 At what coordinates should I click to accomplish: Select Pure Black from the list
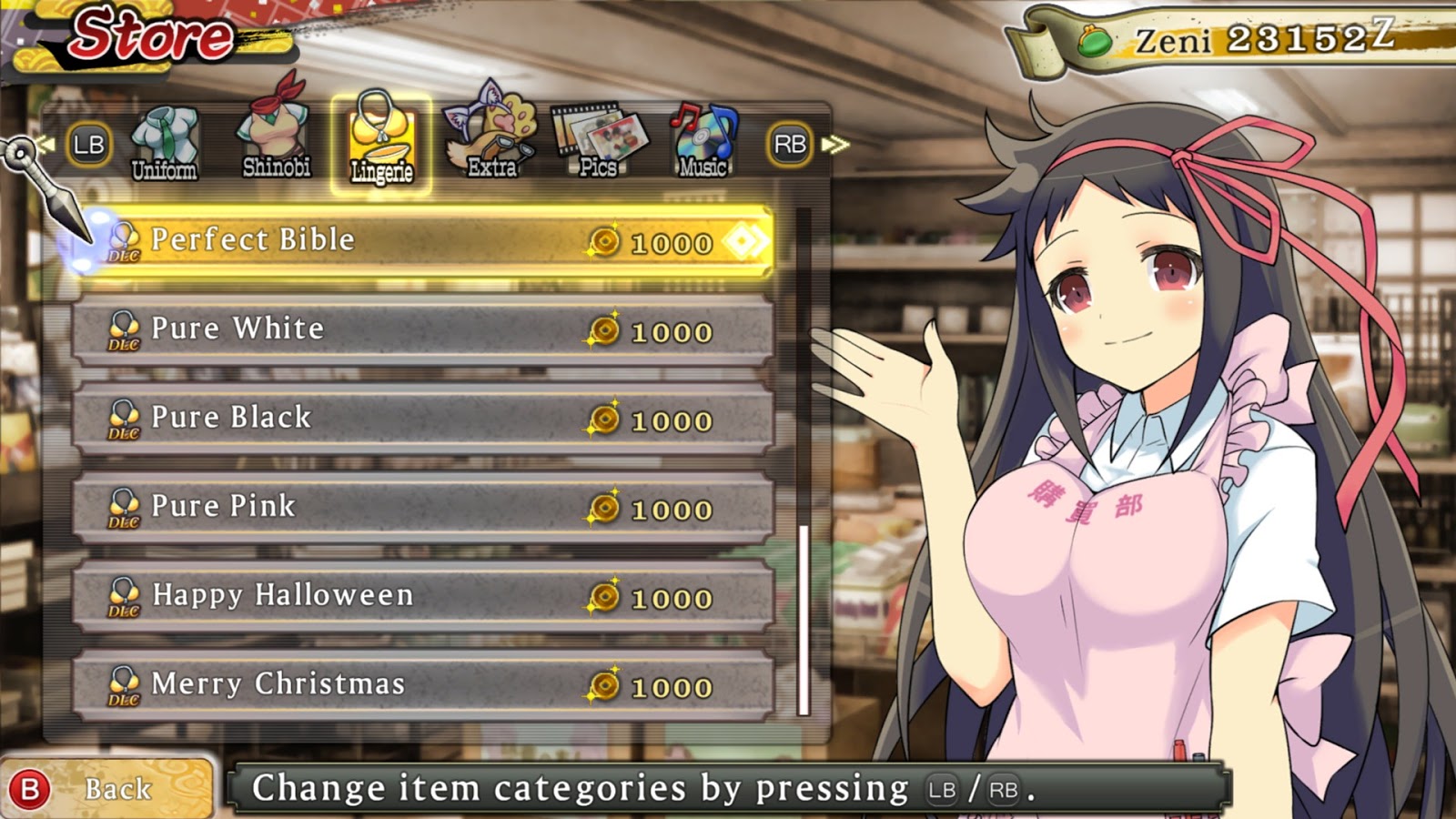423,419
